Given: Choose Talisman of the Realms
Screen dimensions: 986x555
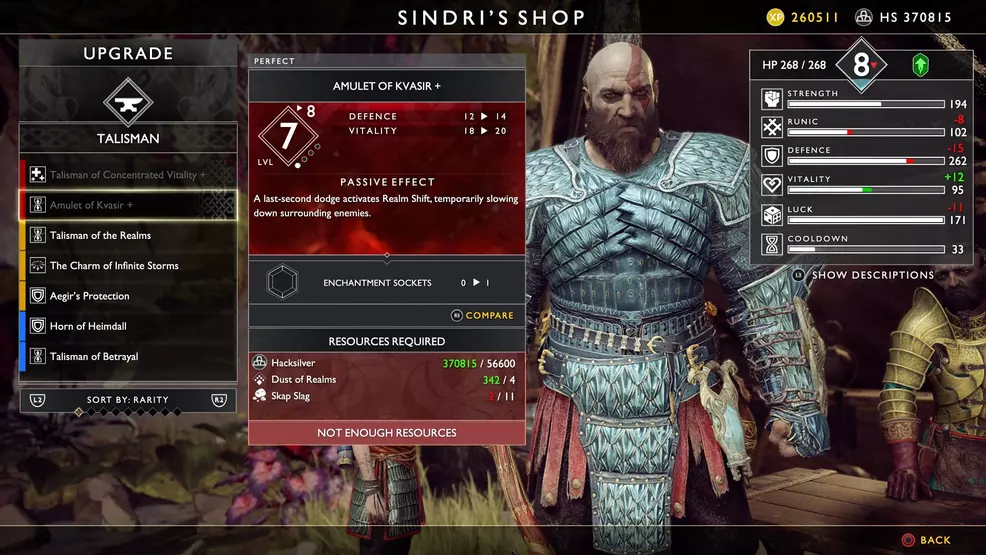Looking at the screenshot, I should point(128,236).
